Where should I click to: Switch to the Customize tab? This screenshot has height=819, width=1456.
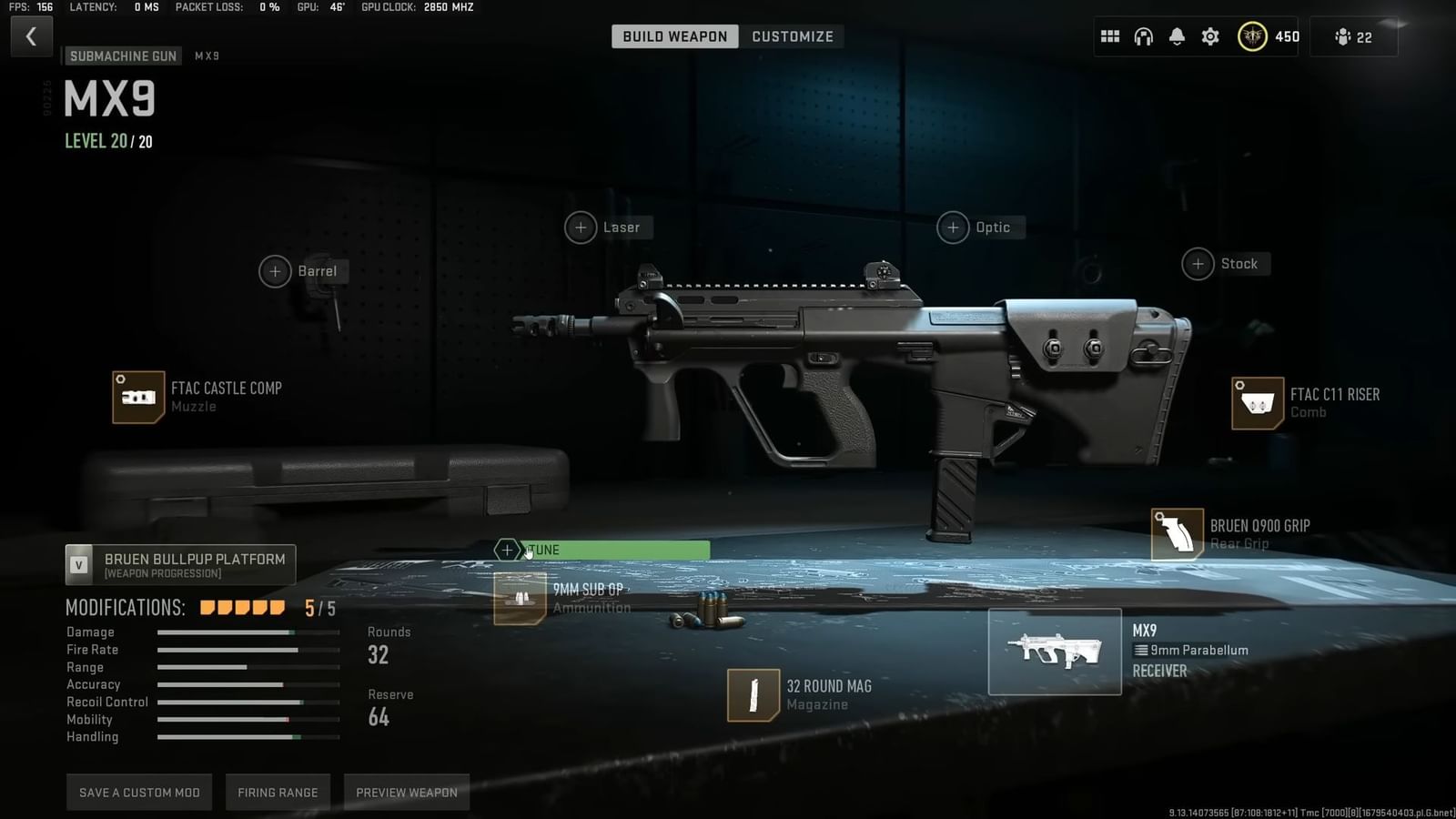[792, 36]
